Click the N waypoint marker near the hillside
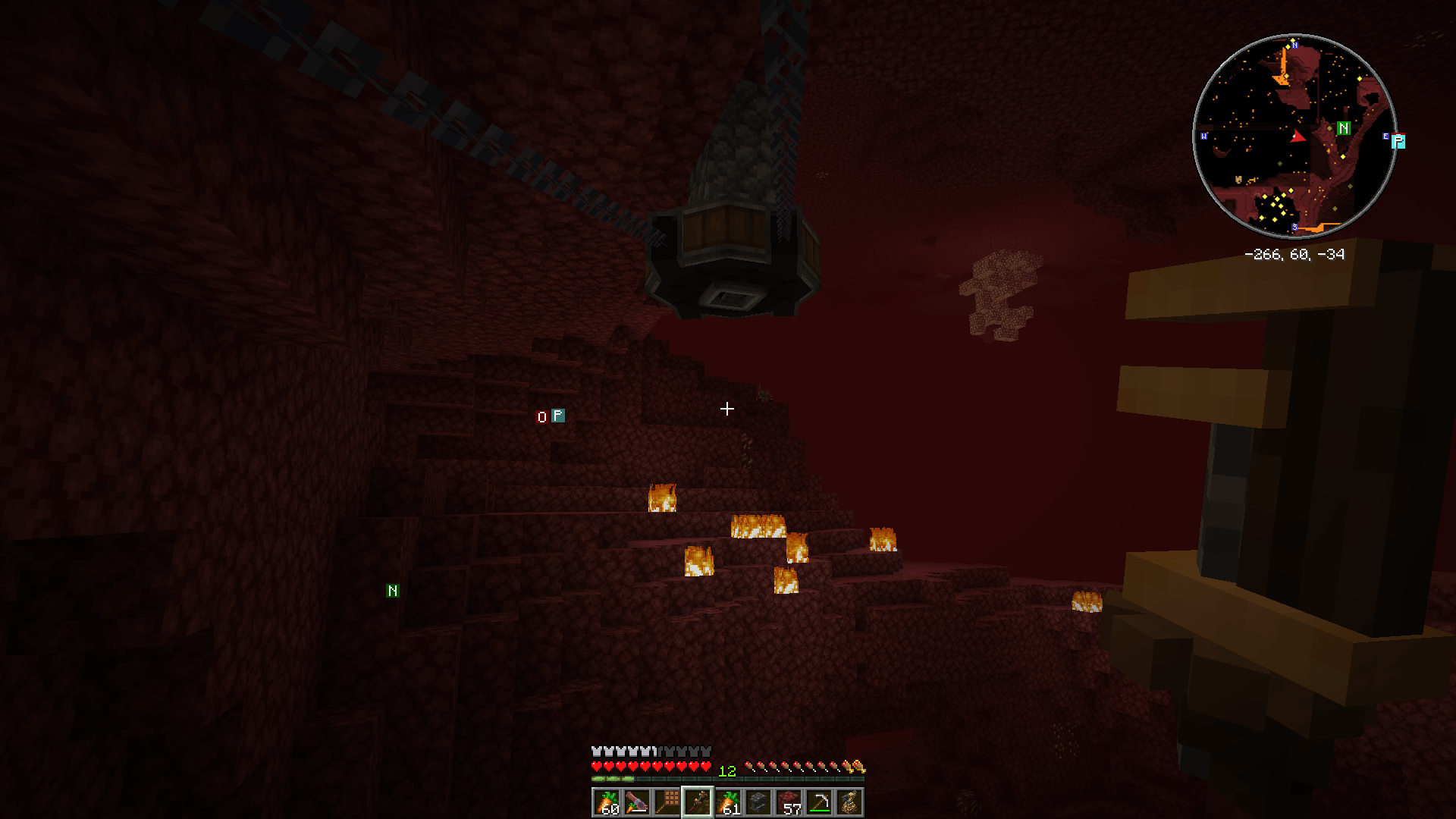Image resolution: width=1456 pixels, height=819 pixels. tap(393, 590)
